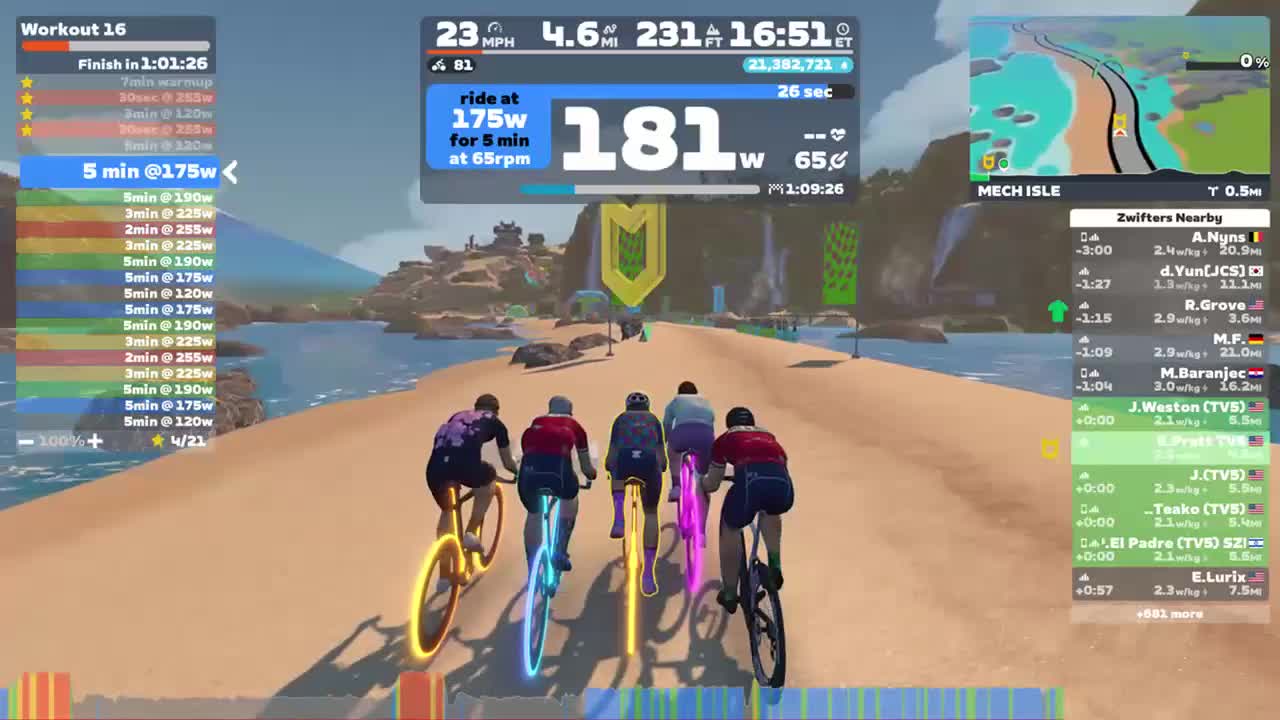Click the Belgian flag beside A.Nyns
This screenshot has height=720, width=1280.
click(x=1256, y=237)
